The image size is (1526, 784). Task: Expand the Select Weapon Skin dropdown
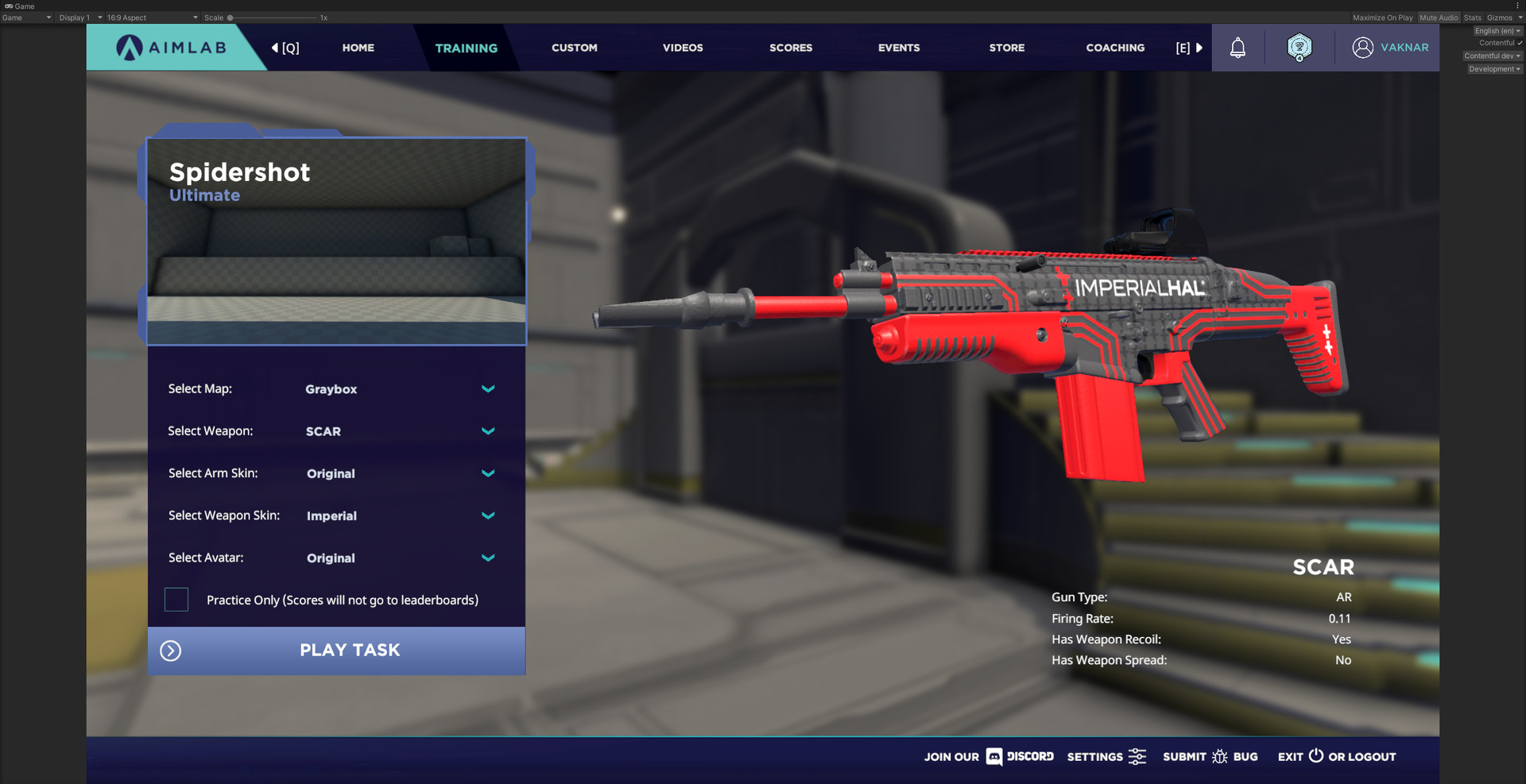click(x=487, y=516)
